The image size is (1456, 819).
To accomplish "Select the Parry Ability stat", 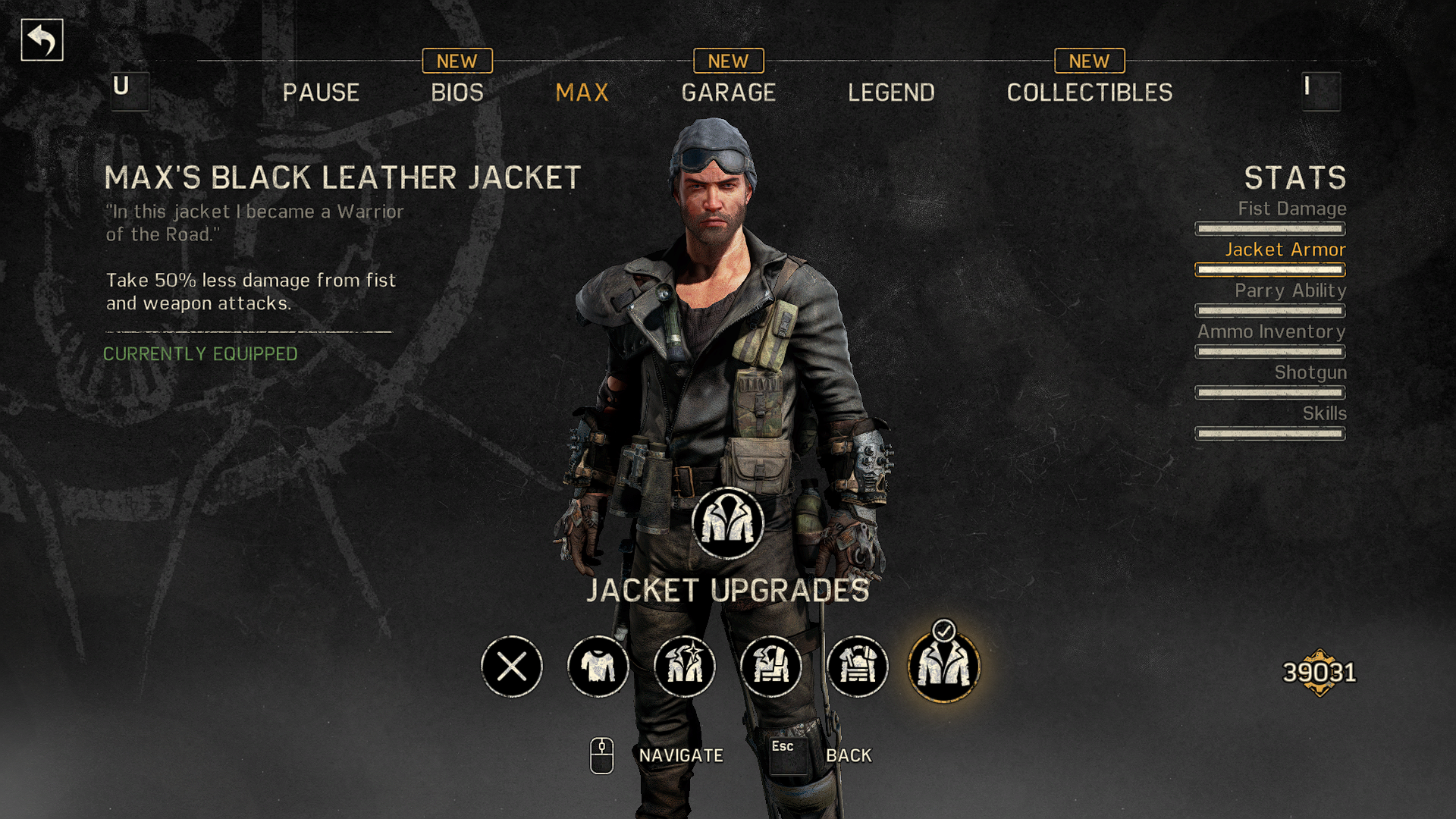I will (x=1290, y=291).
